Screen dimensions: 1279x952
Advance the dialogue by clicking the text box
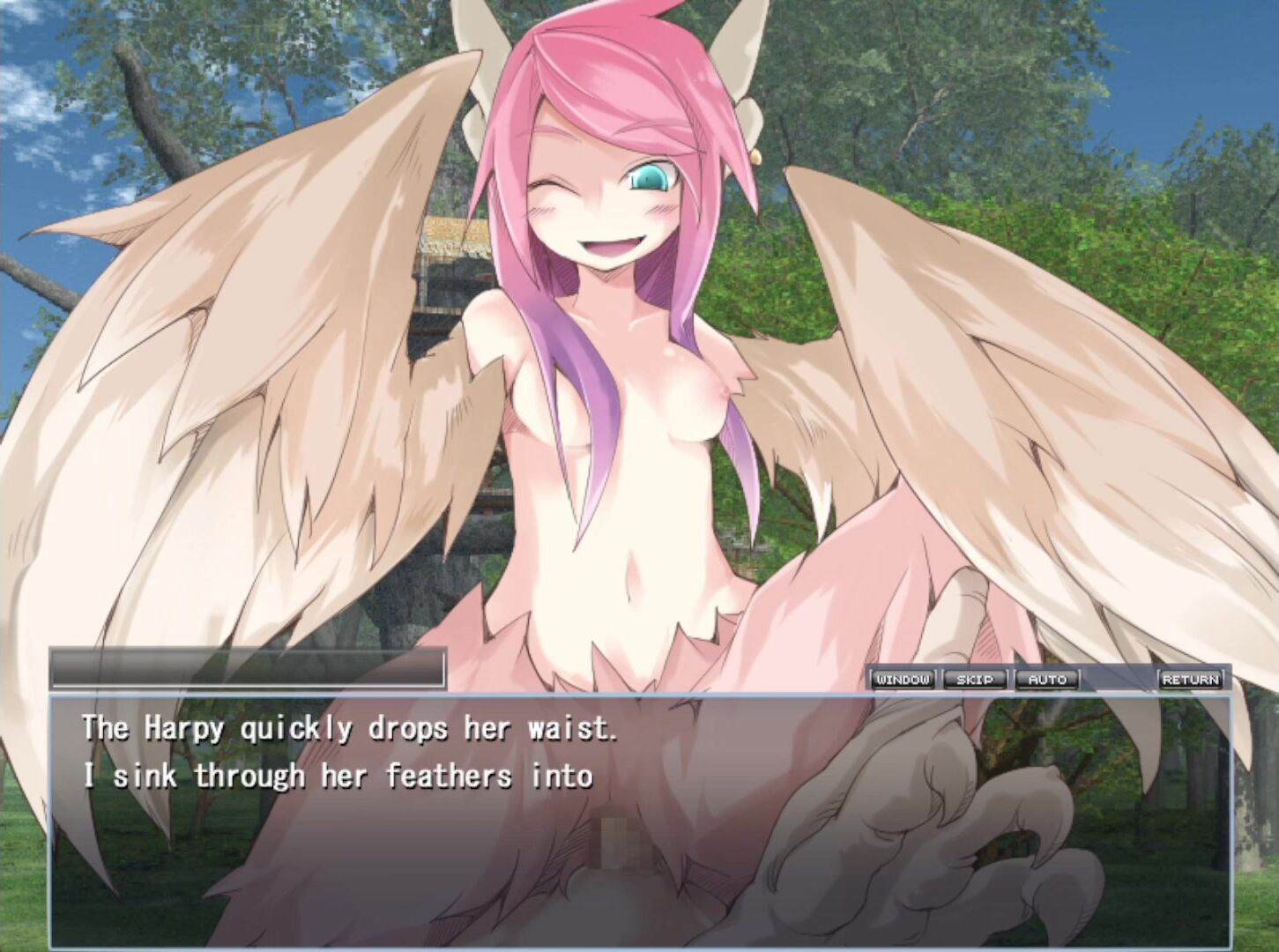click(x=638, y=820)
